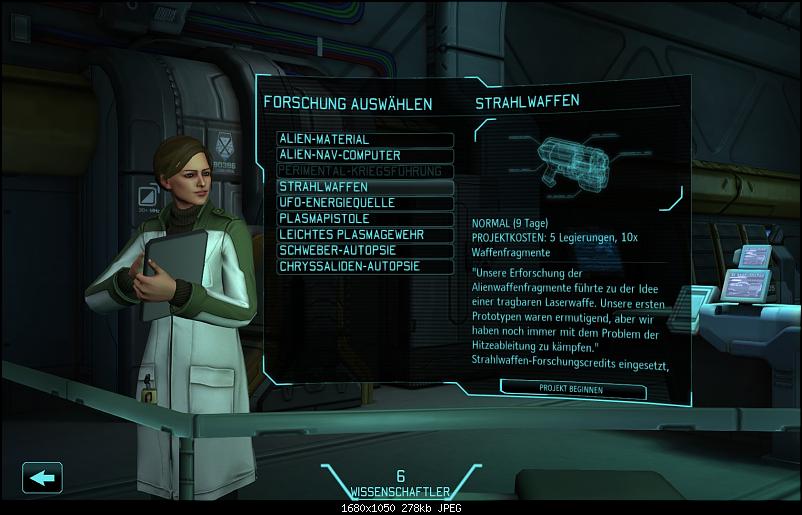Go back with the arrow button

click(x=42, y=477)
